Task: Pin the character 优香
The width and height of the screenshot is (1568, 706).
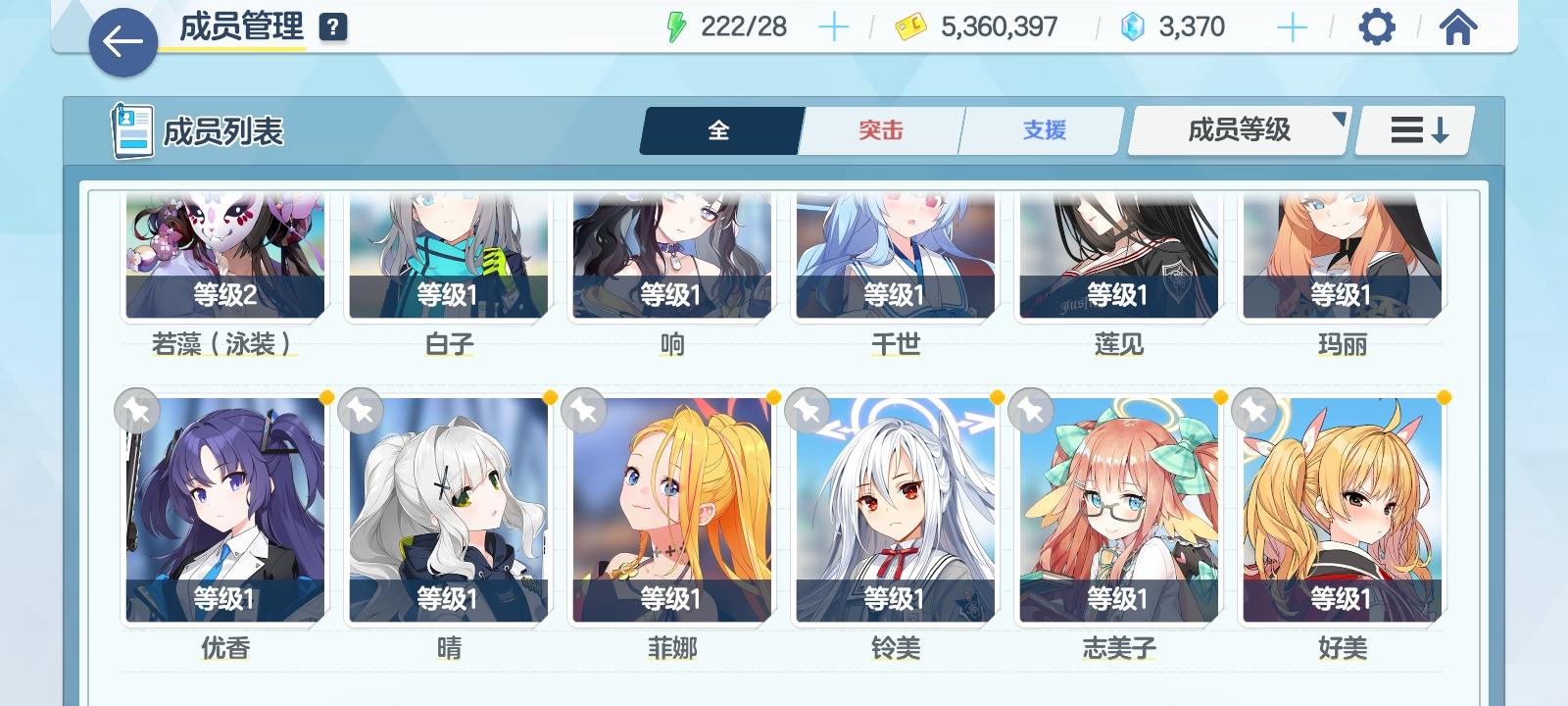Action: 136,410
